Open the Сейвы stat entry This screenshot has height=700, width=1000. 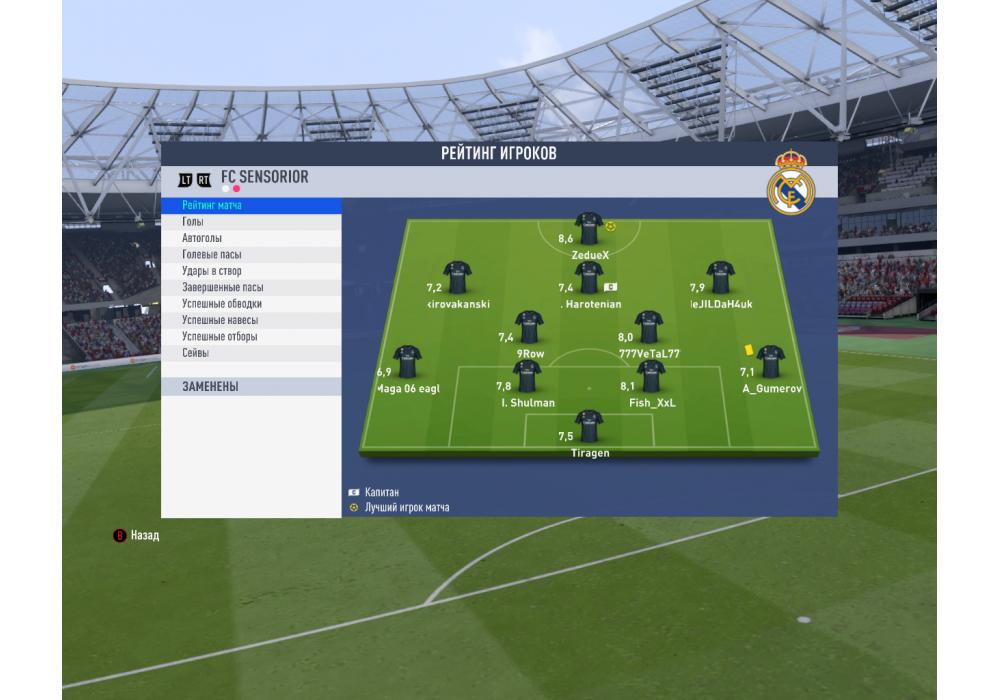[x=250, y=353]
